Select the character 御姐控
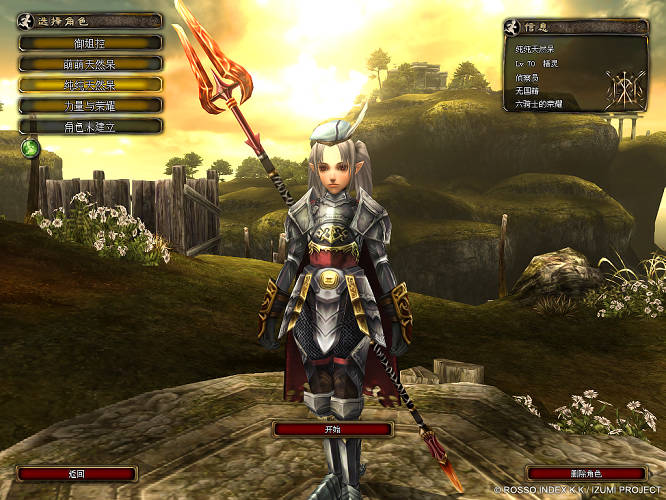666x500 pixels. [90, 43]
